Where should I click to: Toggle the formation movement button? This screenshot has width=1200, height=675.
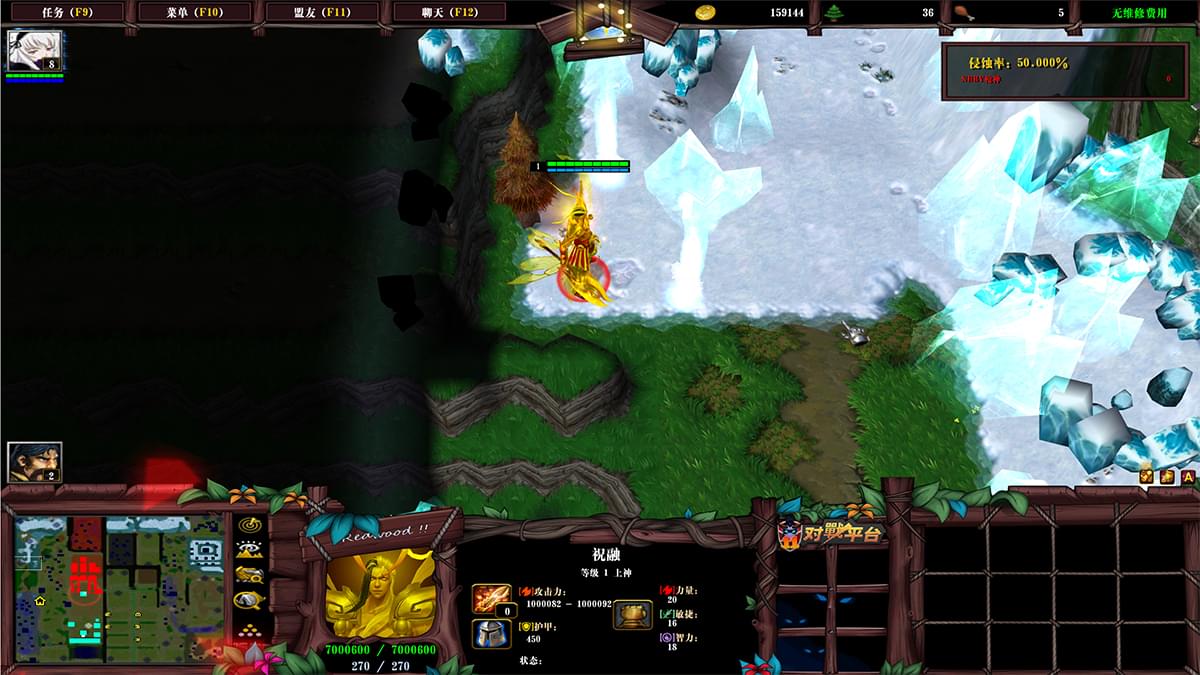pyautogui.click(x=249, y=630)
